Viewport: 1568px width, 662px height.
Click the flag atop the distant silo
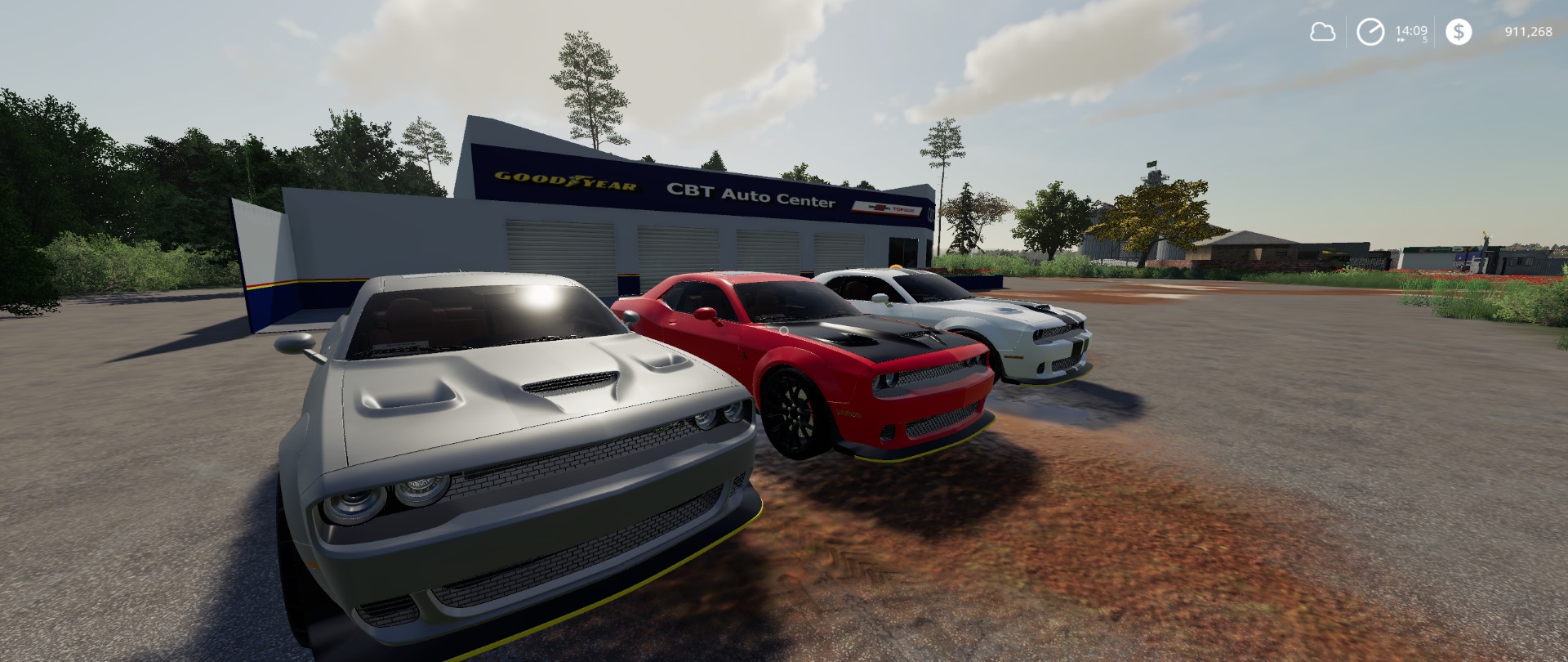(1151, 163)
